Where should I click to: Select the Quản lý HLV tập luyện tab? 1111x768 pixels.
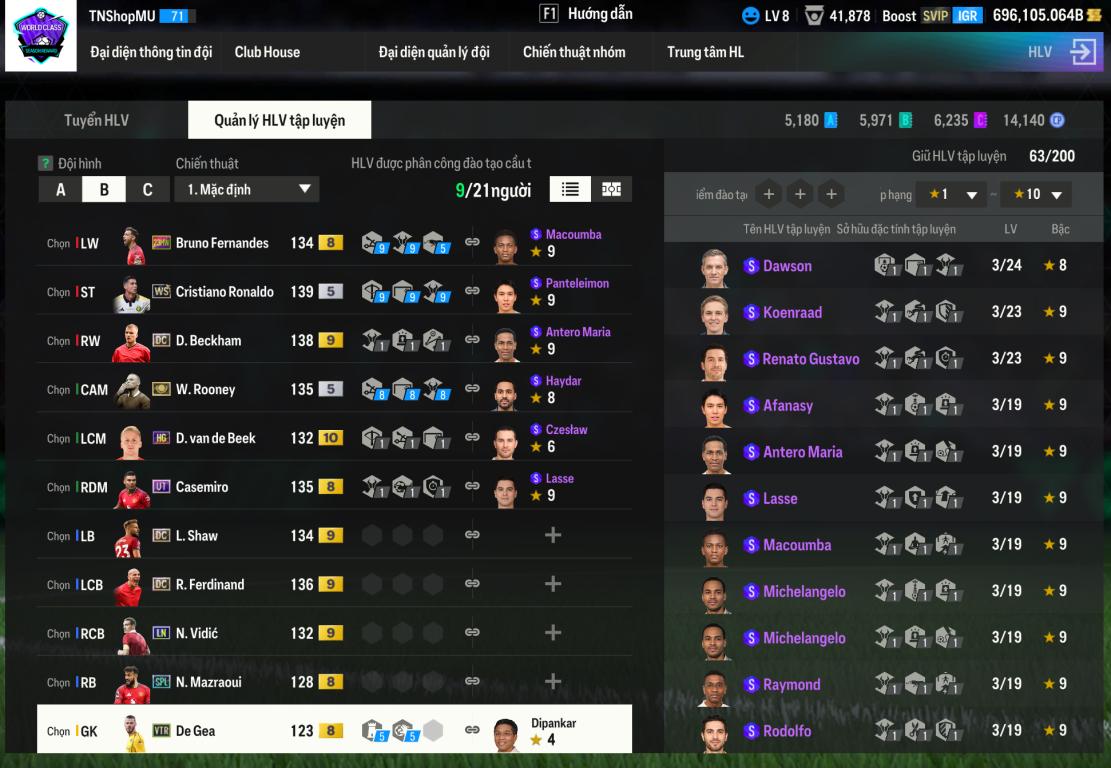[x=279, y=120]
